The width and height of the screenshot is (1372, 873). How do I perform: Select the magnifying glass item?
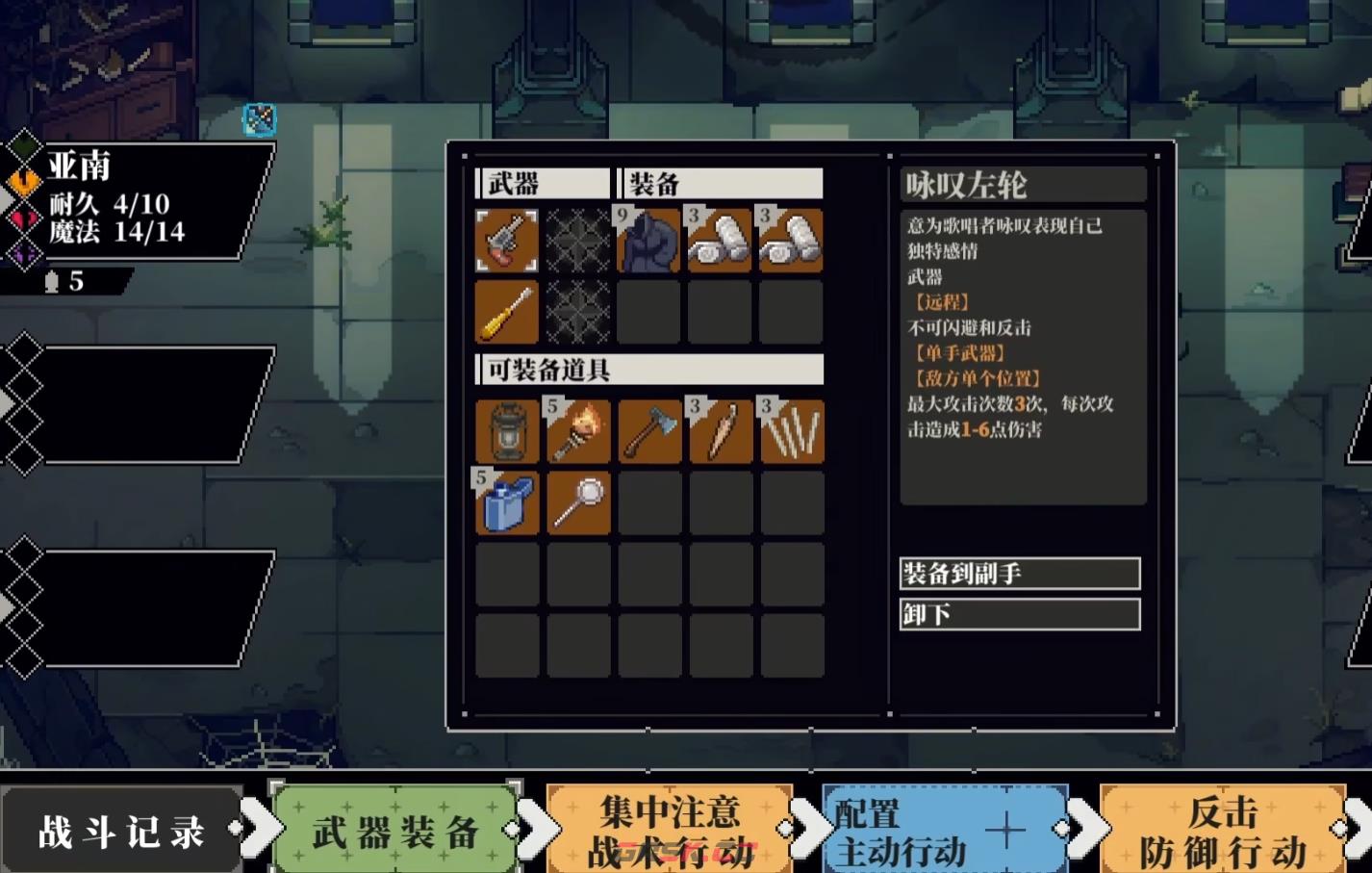click(x=578, y=502)
